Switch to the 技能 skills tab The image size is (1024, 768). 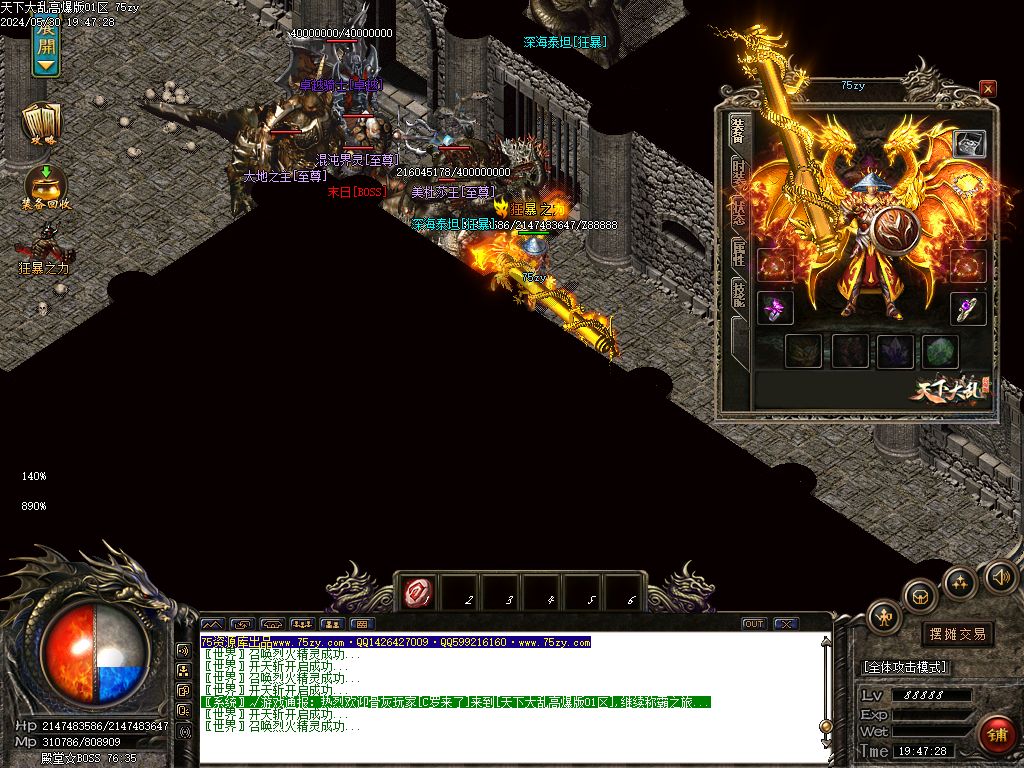738,292
